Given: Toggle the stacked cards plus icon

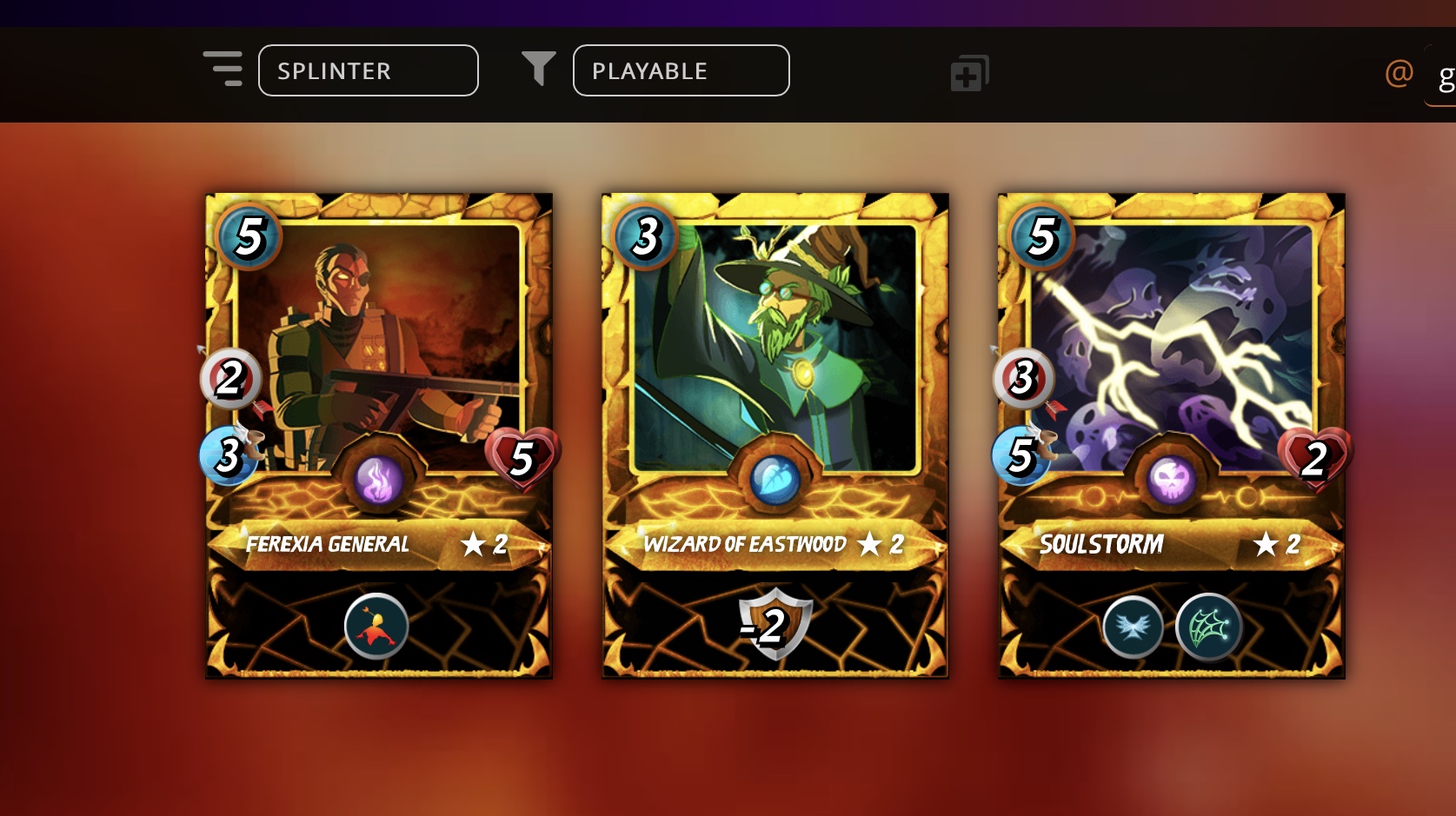Looking at the screenshot, I should pos(968,74).
